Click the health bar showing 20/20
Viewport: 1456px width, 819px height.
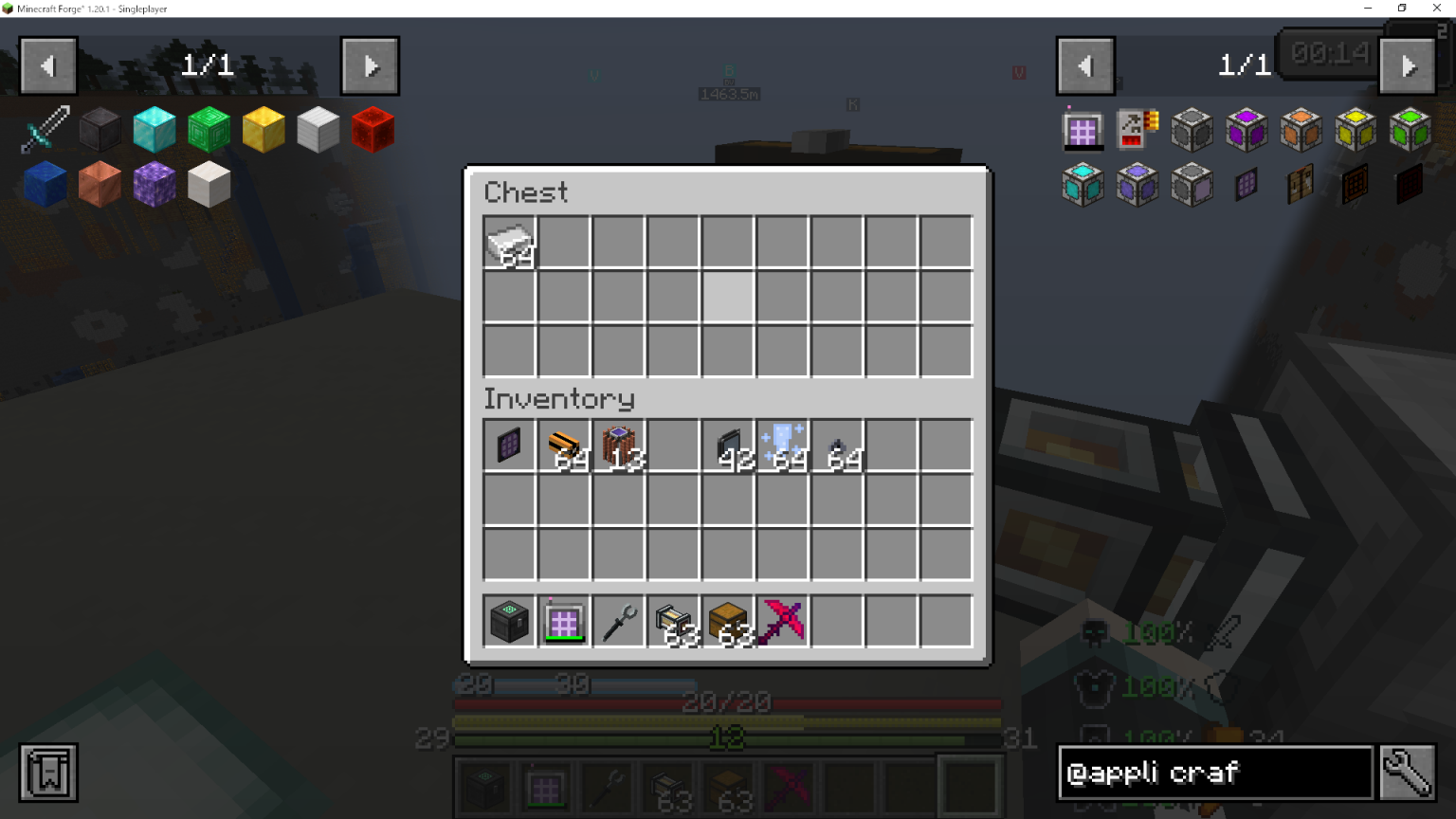click(727, 703)
